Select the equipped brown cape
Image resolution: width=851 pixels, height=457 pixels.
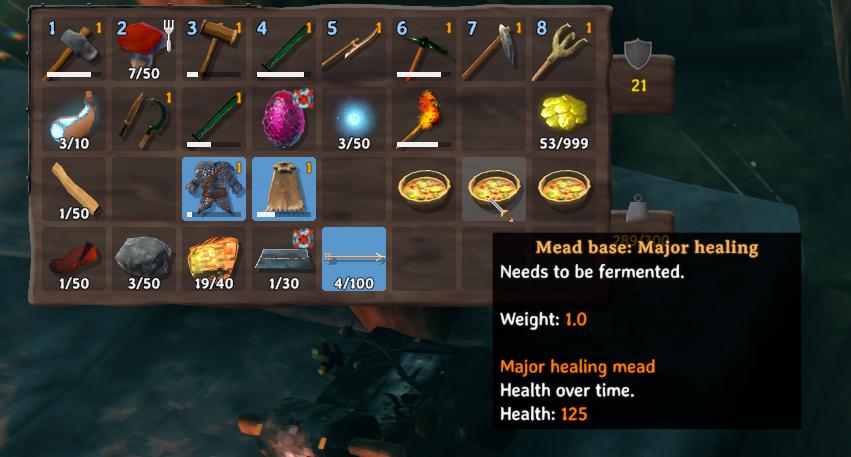point(284,189)
